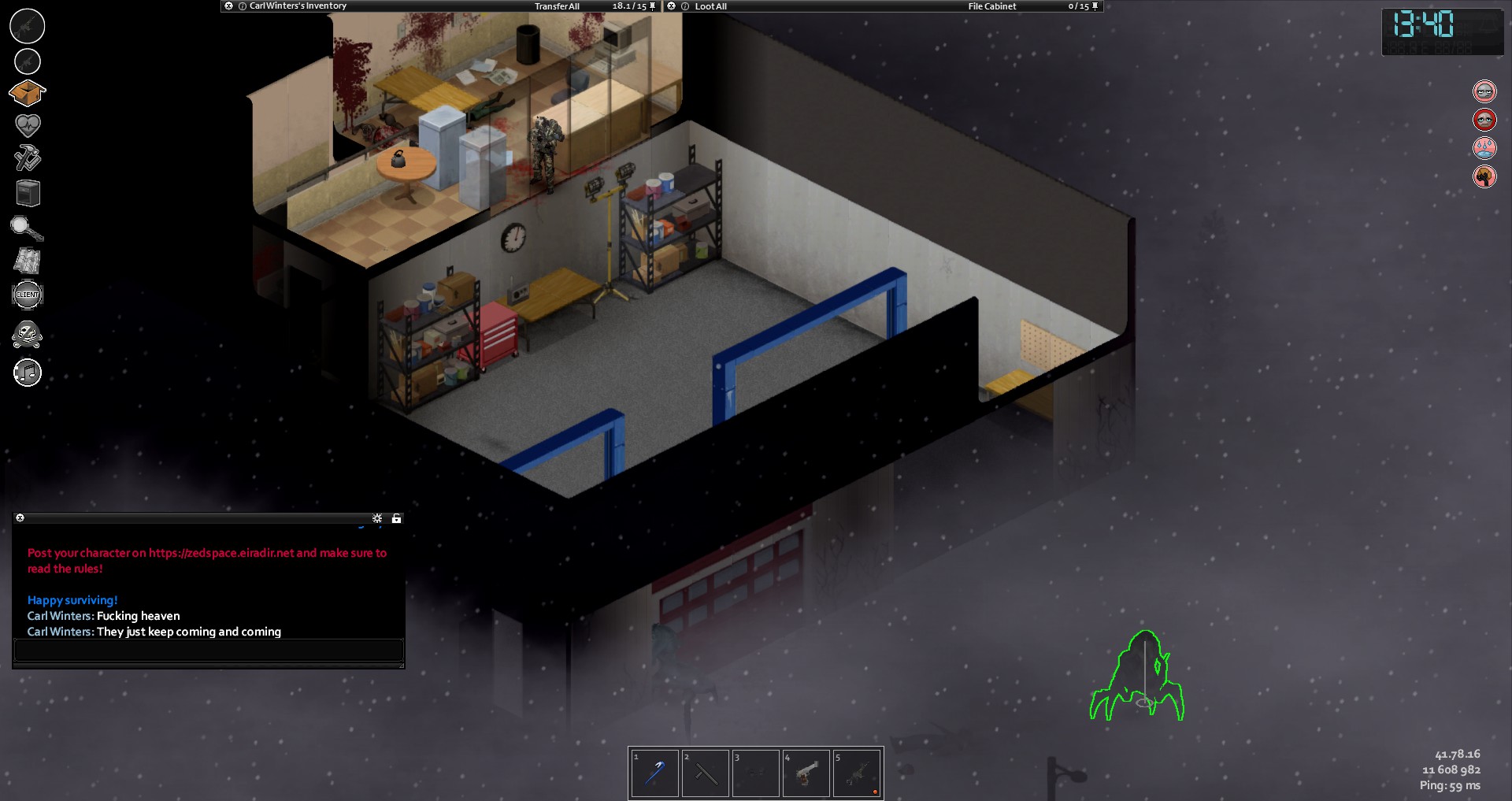Image resolution: width=1512 pixels, height=801 pixels.
Task: Open chat settings gear icon
Action: 377,518
